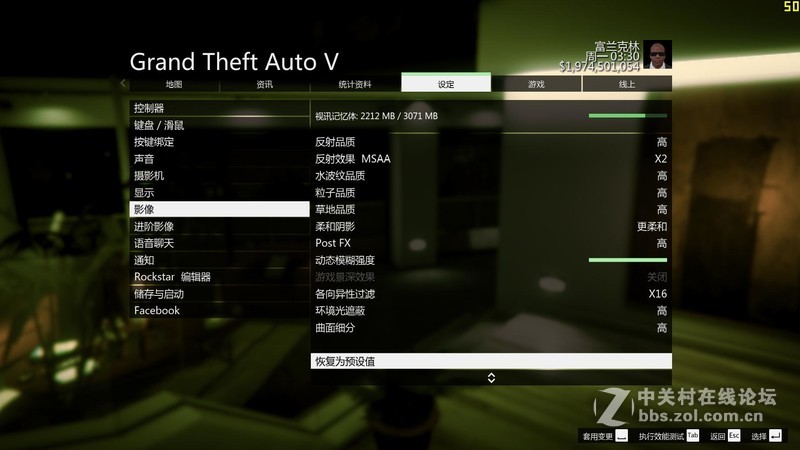Select 控制器 in the settings list

pos(220,108)
